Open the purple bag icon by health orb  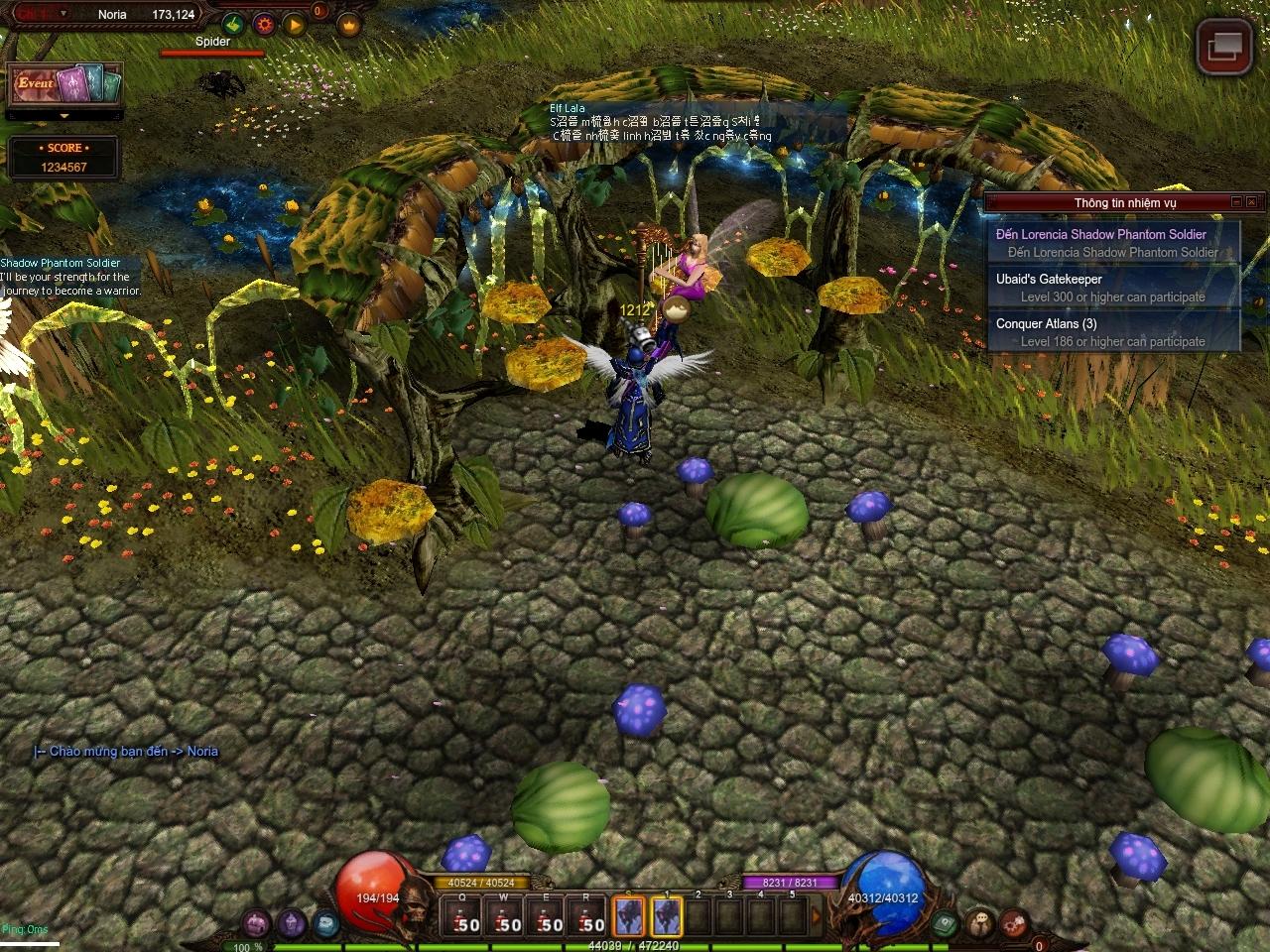(256, 923)
